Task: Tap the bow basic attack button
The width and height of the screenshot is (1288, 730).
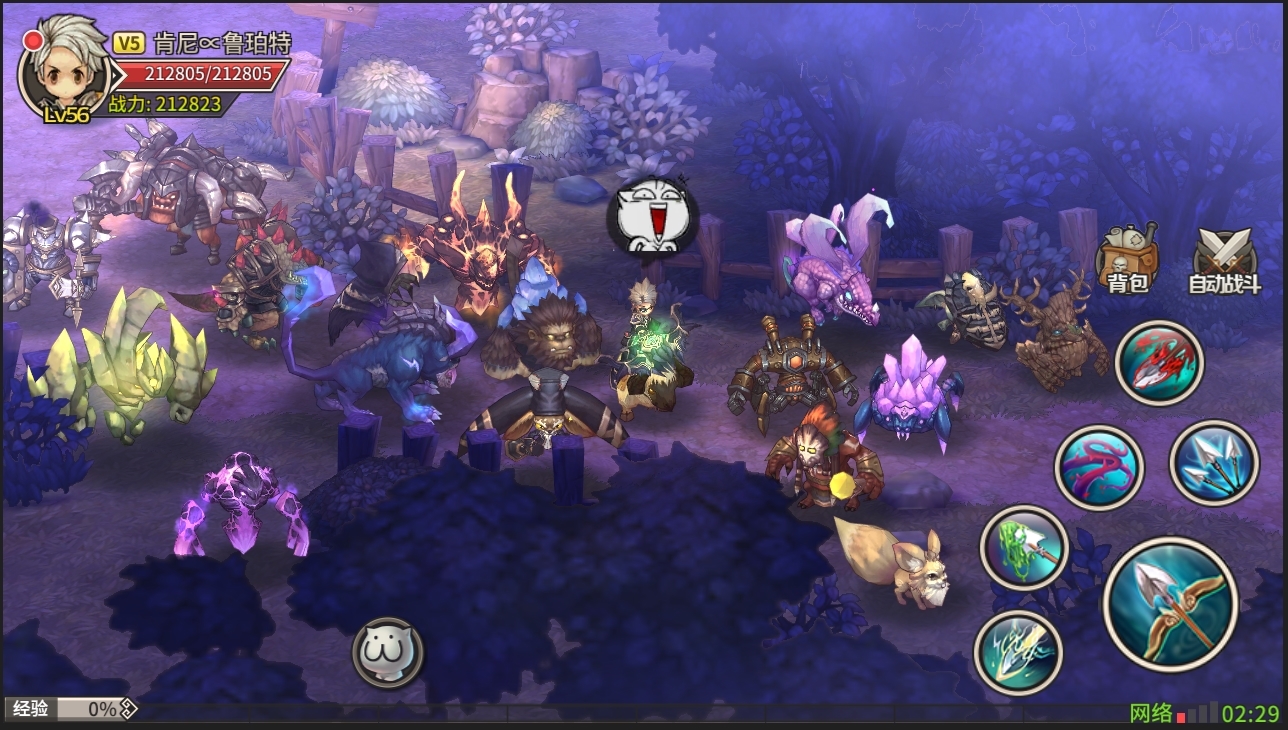Action: point(1171,603)
